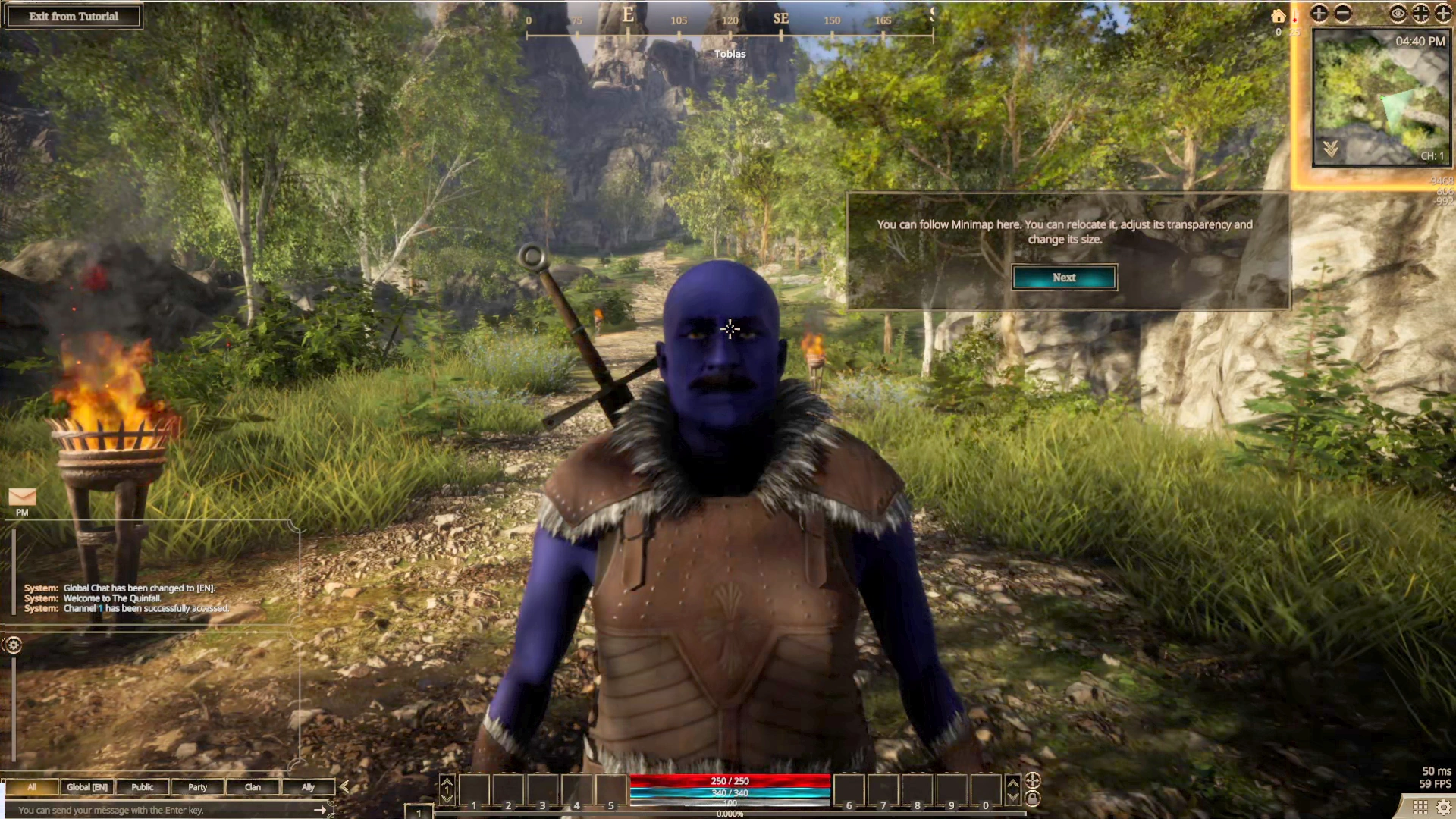Choose the Ally chat tab
Screen dimensions: 1456x819
(308, 787)
